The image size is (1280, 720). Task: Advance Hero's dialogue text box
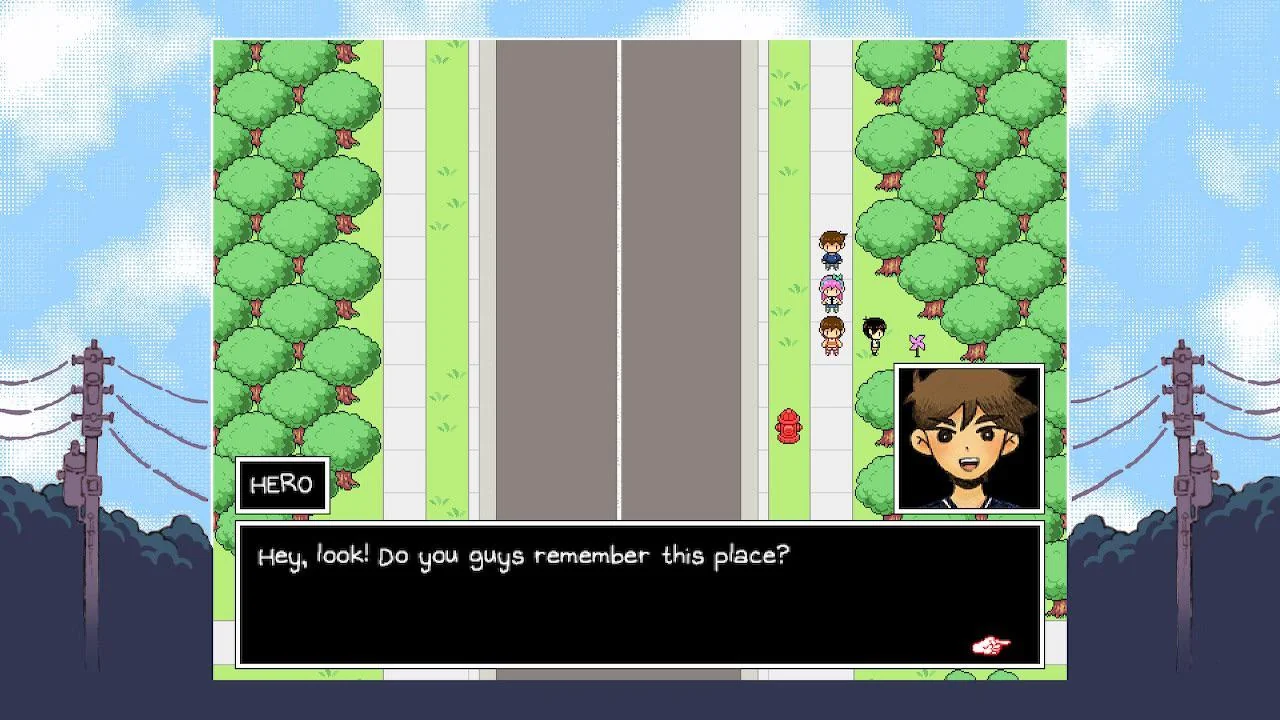[640, 594]
